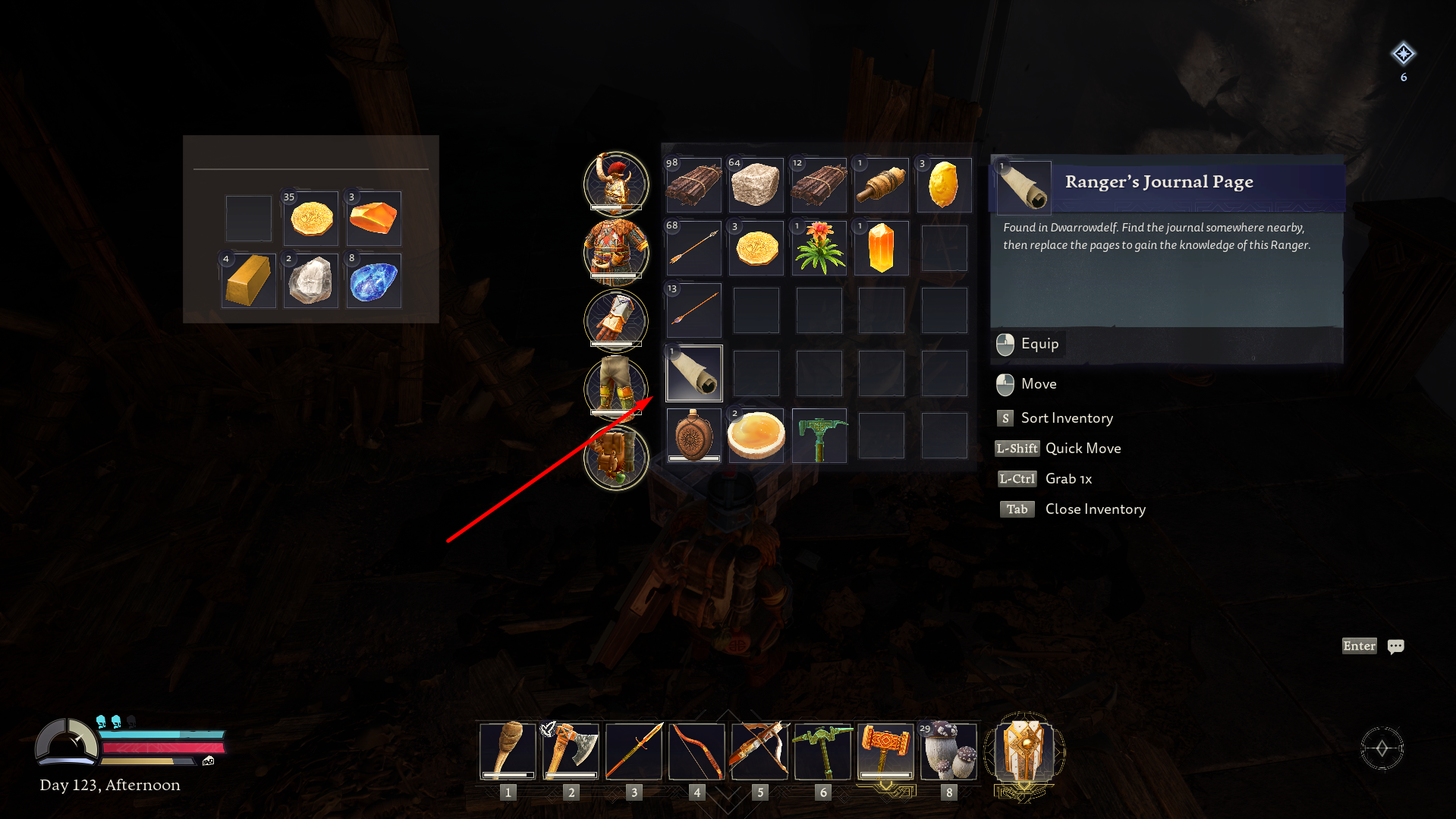Select the axe in hotbar slot 2
Viewport: 1456px width, 819px height.
[x=571, y=751]
